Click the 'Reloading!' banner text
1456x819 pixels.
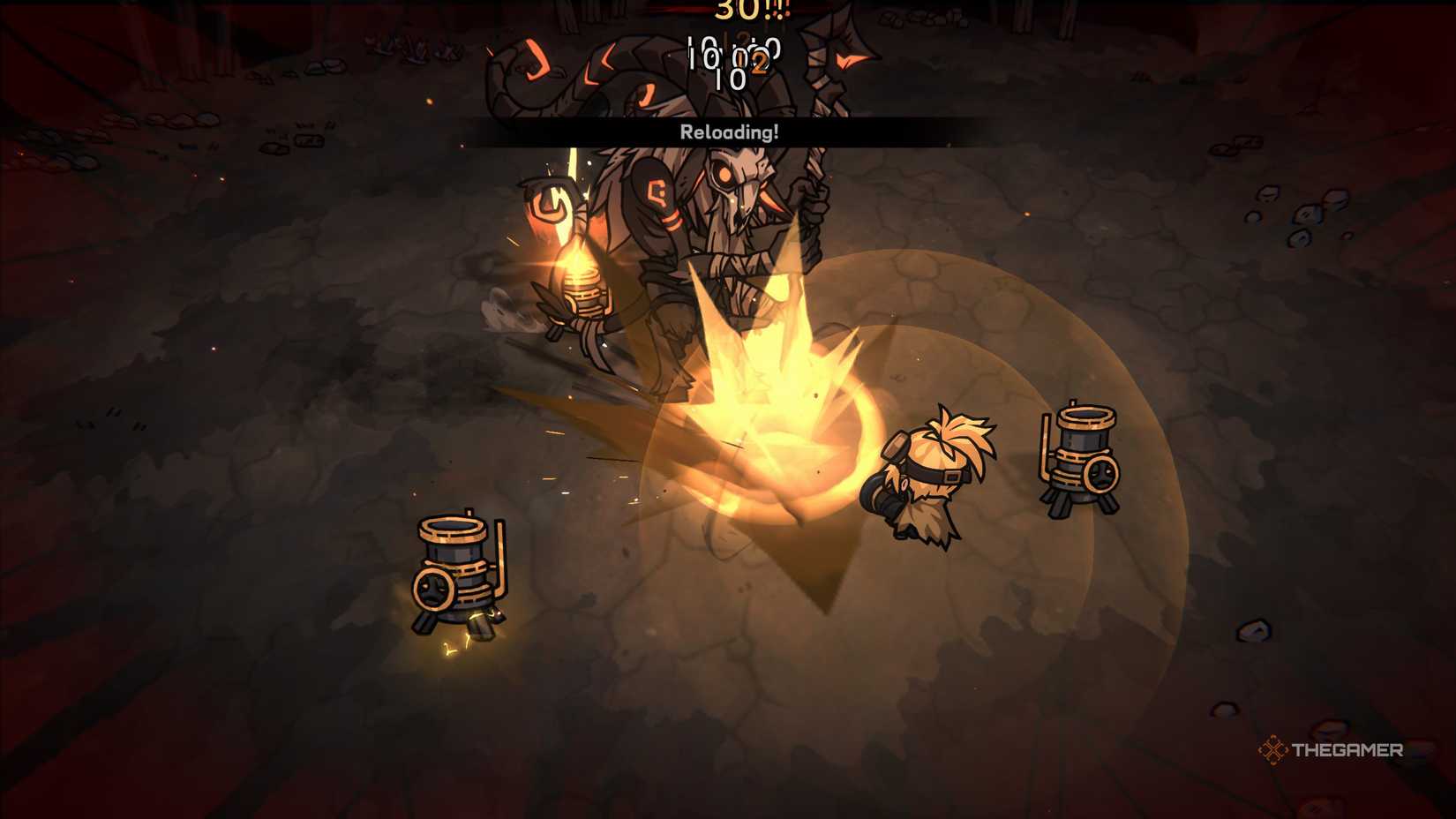coord(731,131)
